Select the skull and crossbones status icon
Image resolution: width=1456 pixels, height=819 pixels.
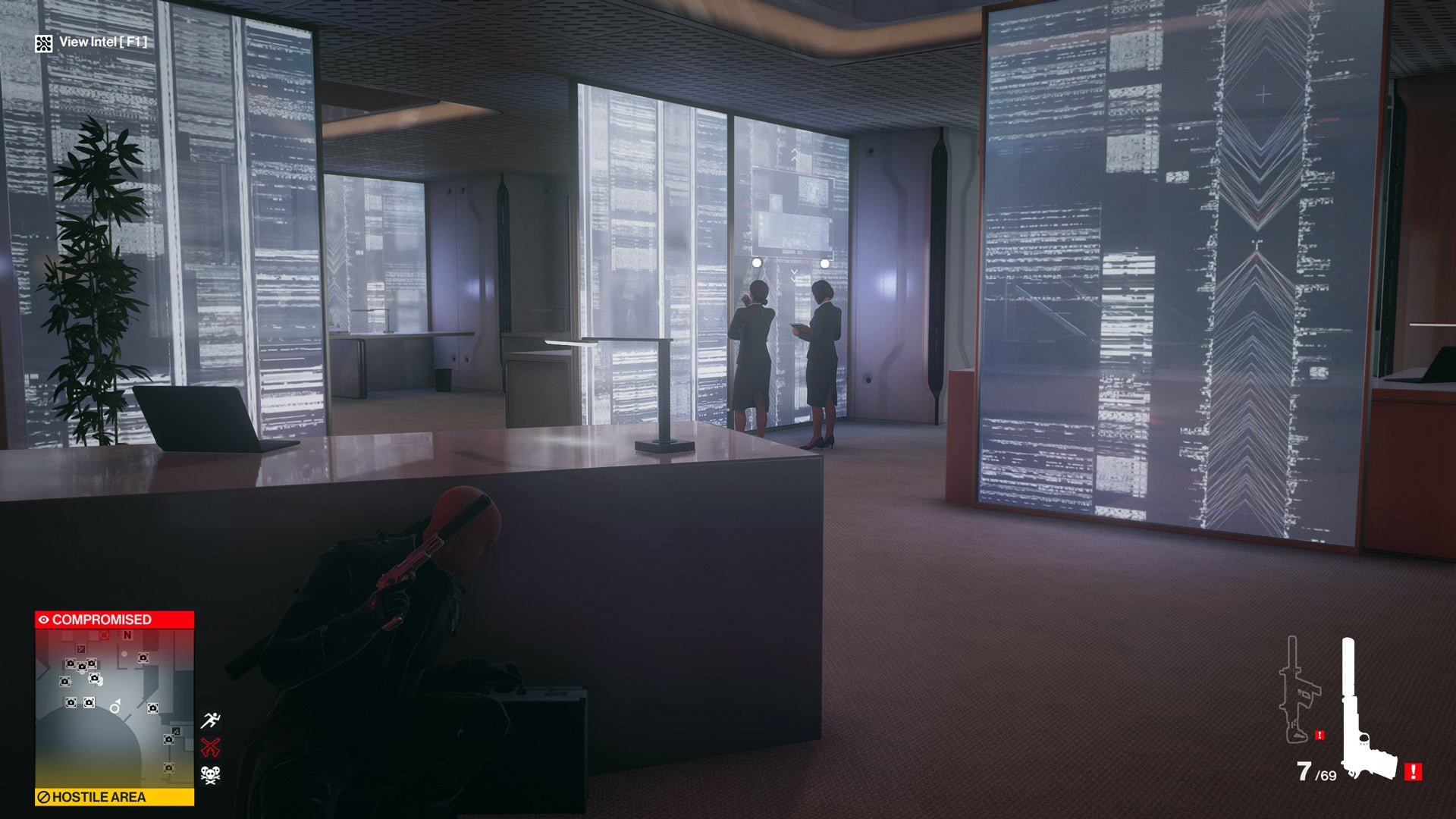pyautogui.click(x=210, y=775)
